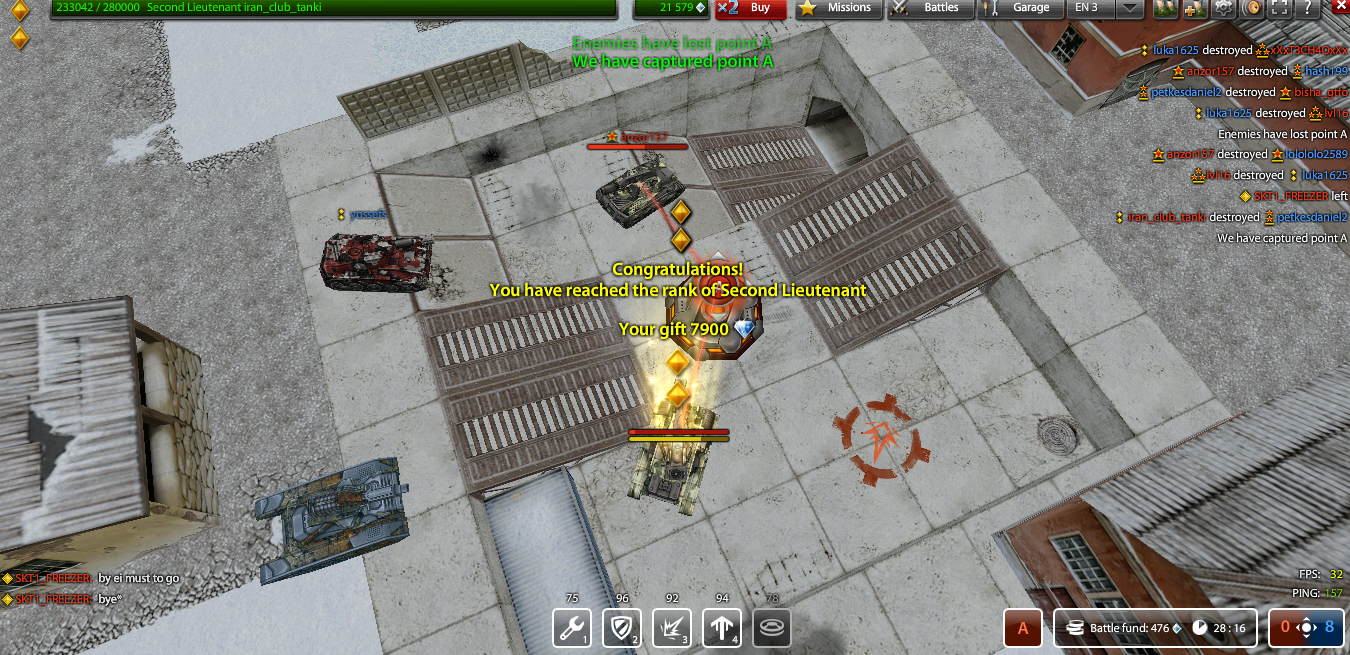Open the friends list icon
The width and height of the screenshot is (1350, 655).
tap(1165, 8)
